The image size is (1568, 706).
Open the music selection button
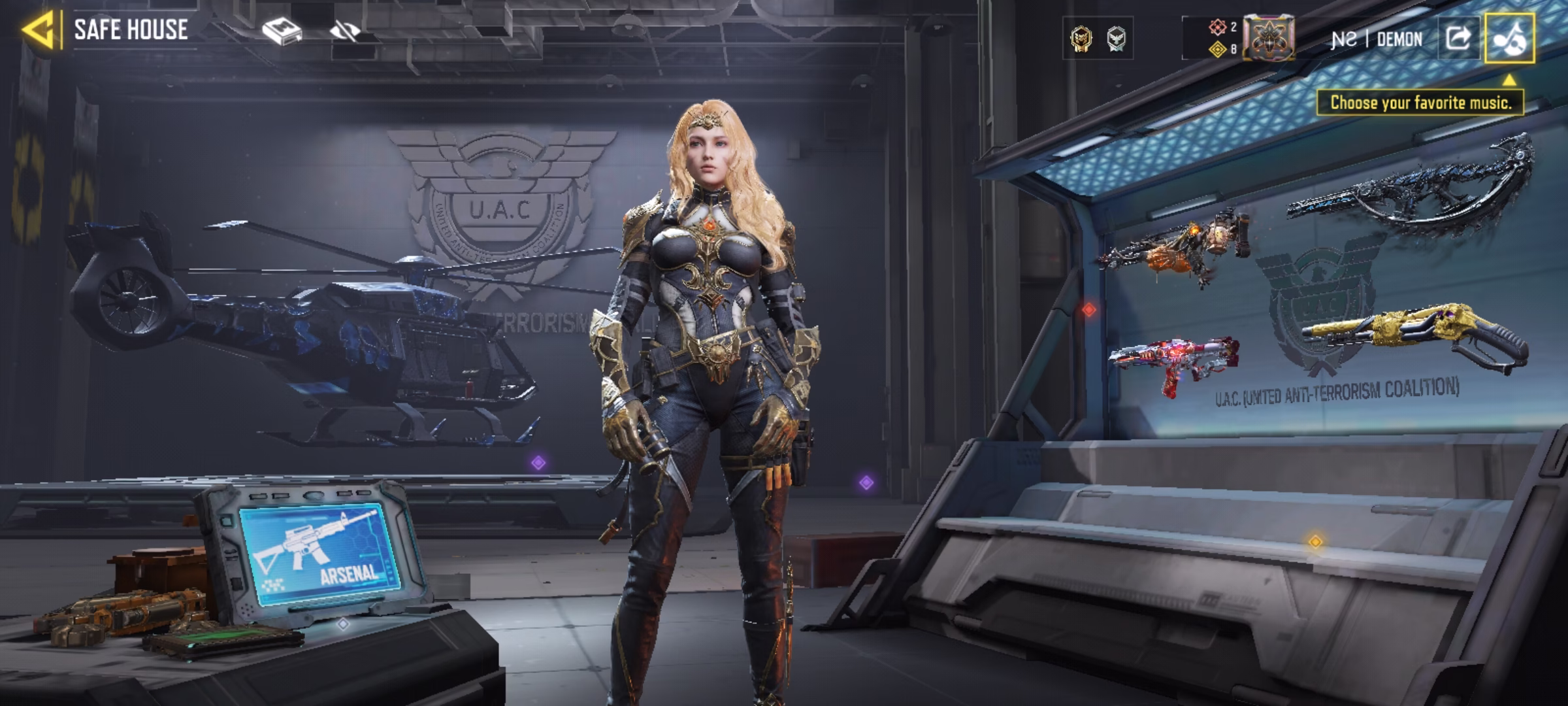tap(1509, 38)
